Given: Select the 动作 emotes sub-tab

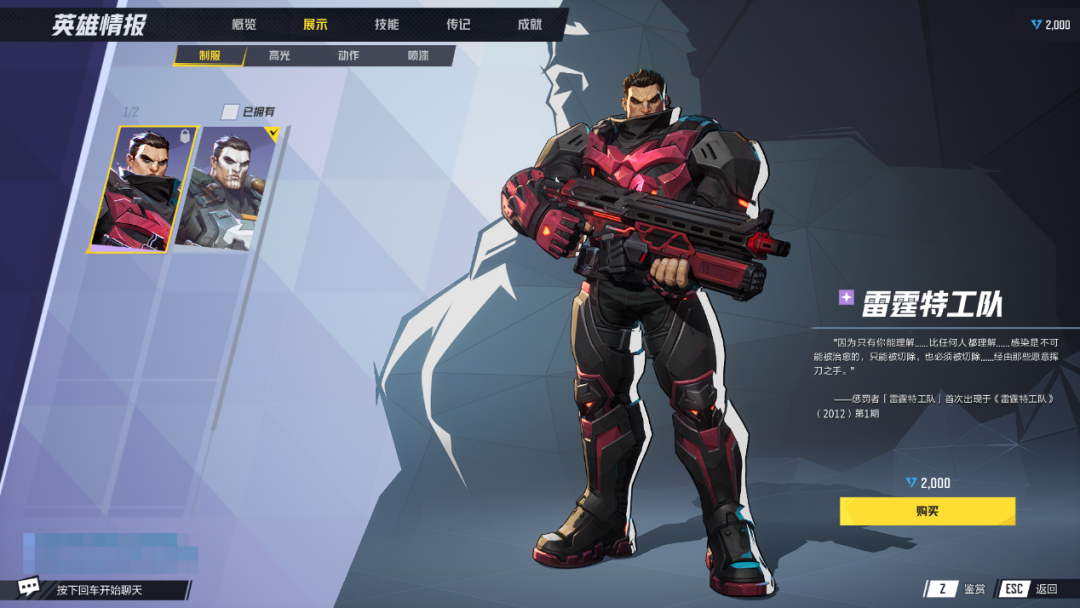Looking at the screenshot, I should (x=348, y=56).
